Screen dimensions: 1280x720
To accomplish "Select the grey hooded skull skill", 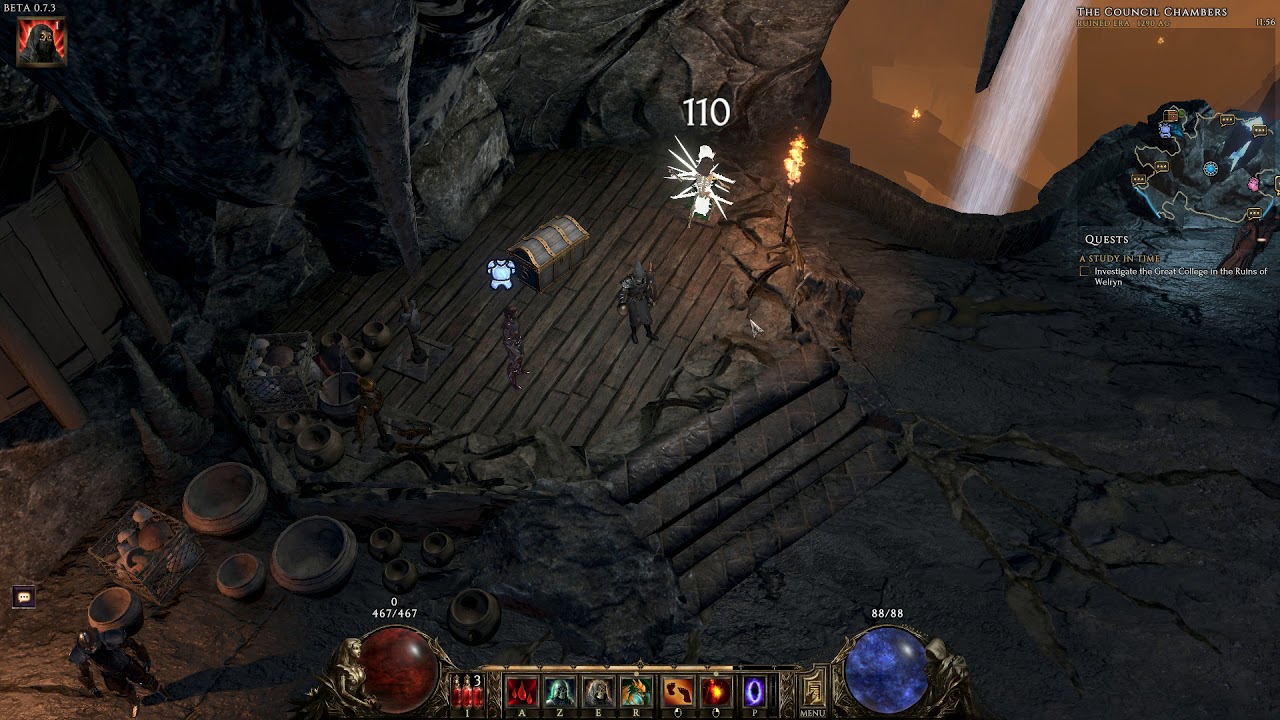I will tap(599, 691).
